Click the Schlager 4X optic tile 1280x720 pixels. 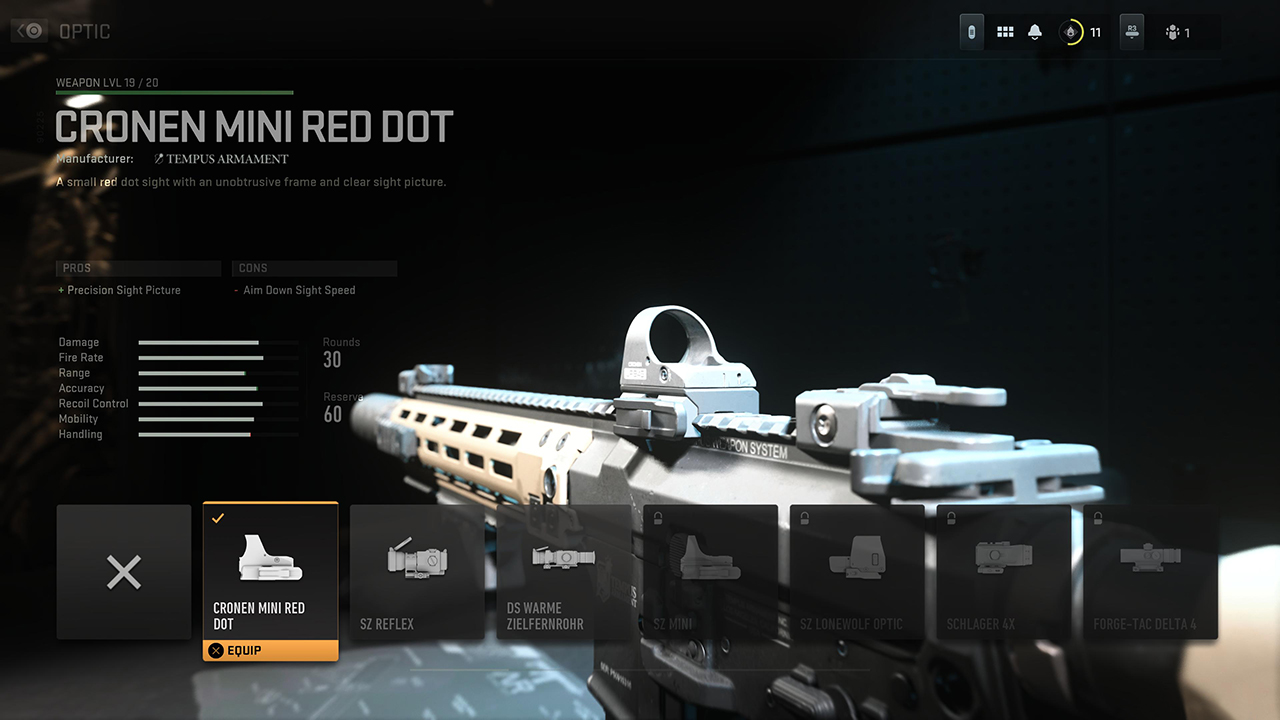pyautogui.click(x=1003, y=572)
